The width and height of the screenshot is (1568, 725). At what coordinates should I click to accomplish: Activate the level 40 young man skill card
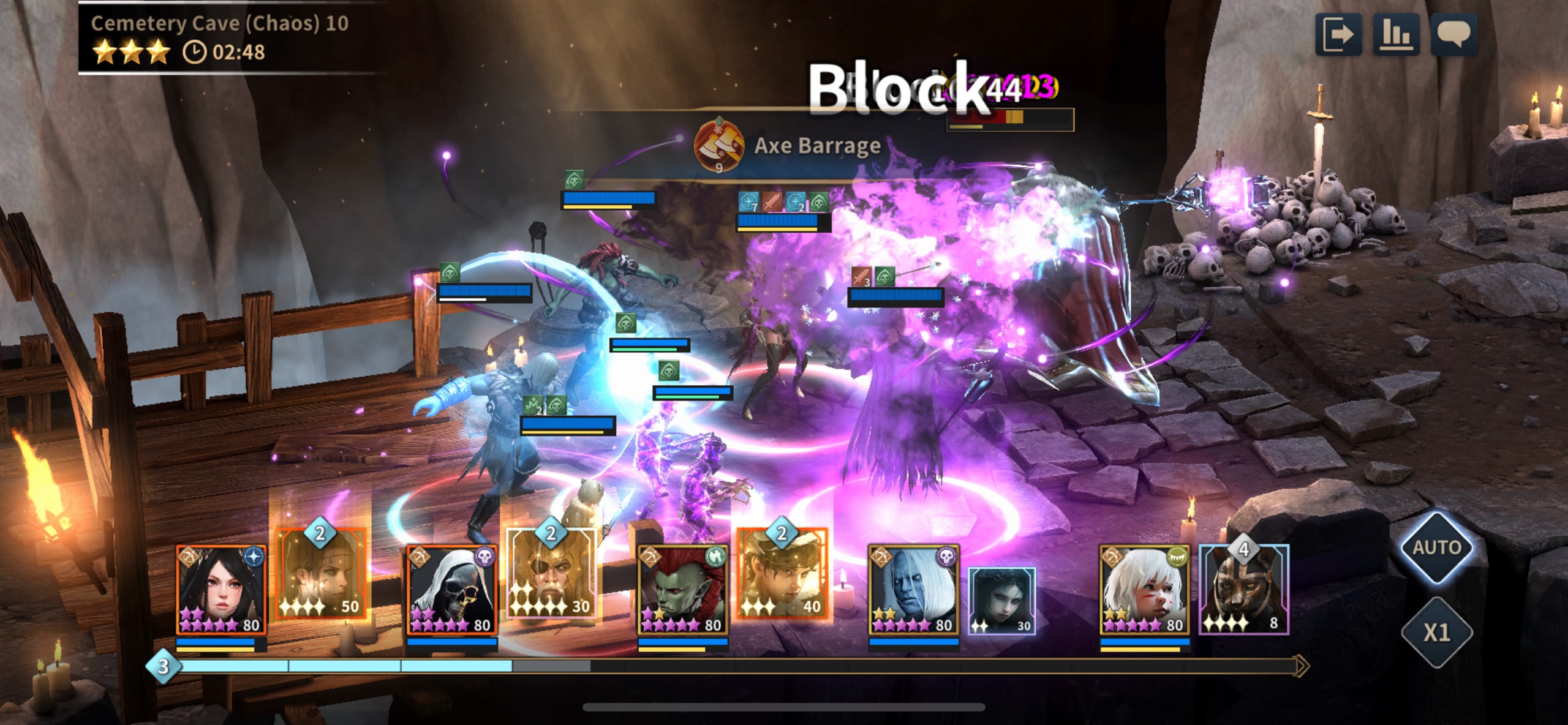782,574
